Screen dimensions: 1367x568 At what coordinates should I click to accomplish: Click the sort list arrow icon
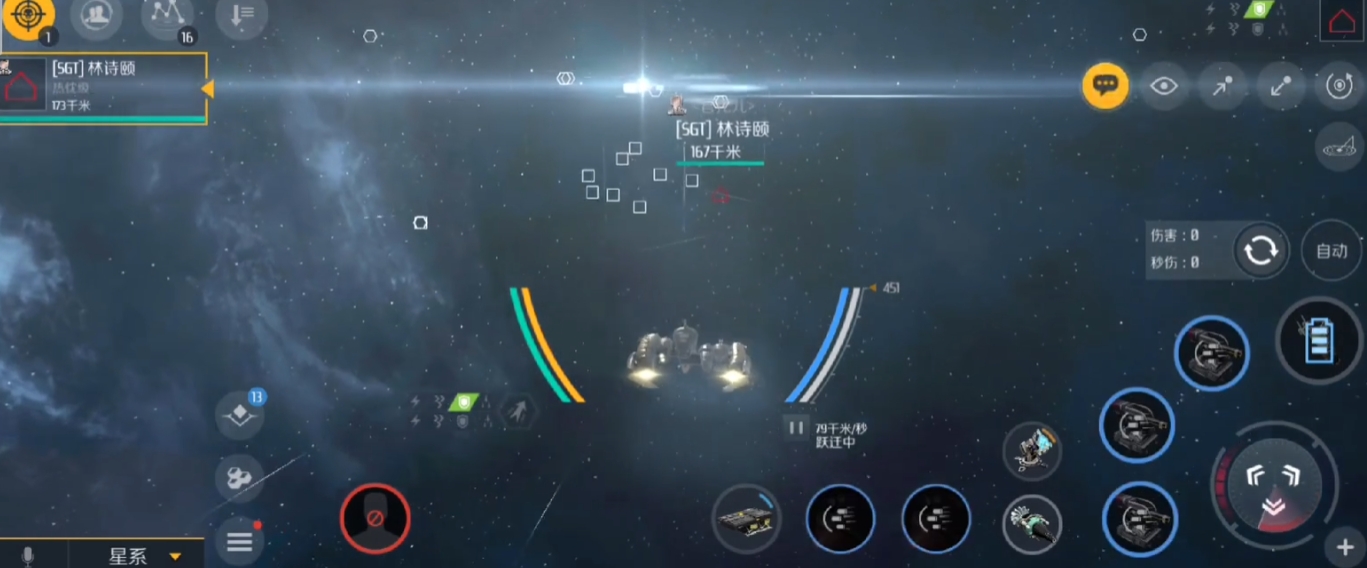pos(242,16)
